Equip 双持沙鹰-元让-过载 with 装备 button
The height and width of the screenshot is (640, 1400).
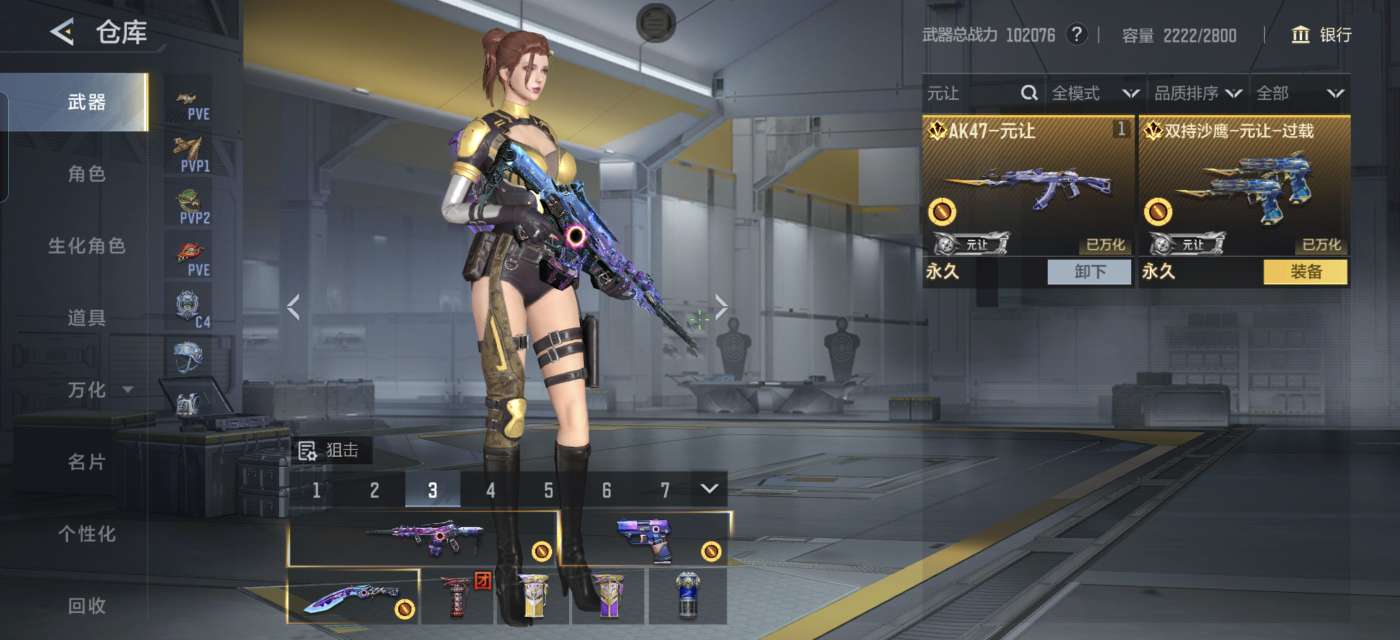(1305, 272)
